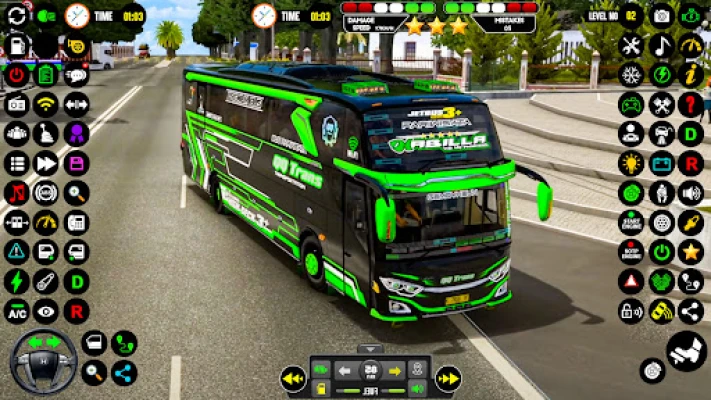Open the radio icon
Screen dimensions: 711x400
[x=16, y=104]
